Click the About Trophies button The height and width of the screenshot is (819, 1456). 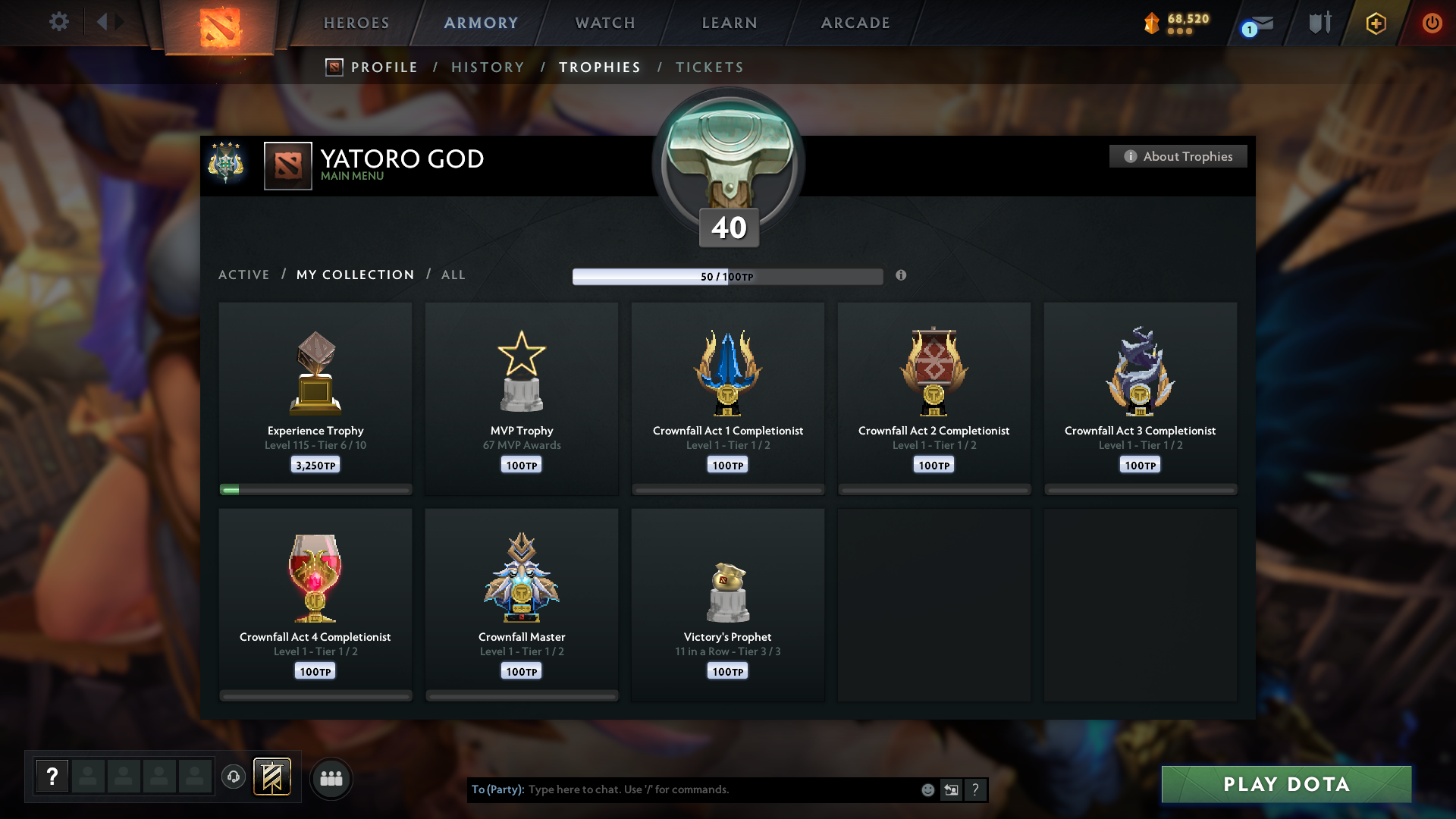point(1178,156)
